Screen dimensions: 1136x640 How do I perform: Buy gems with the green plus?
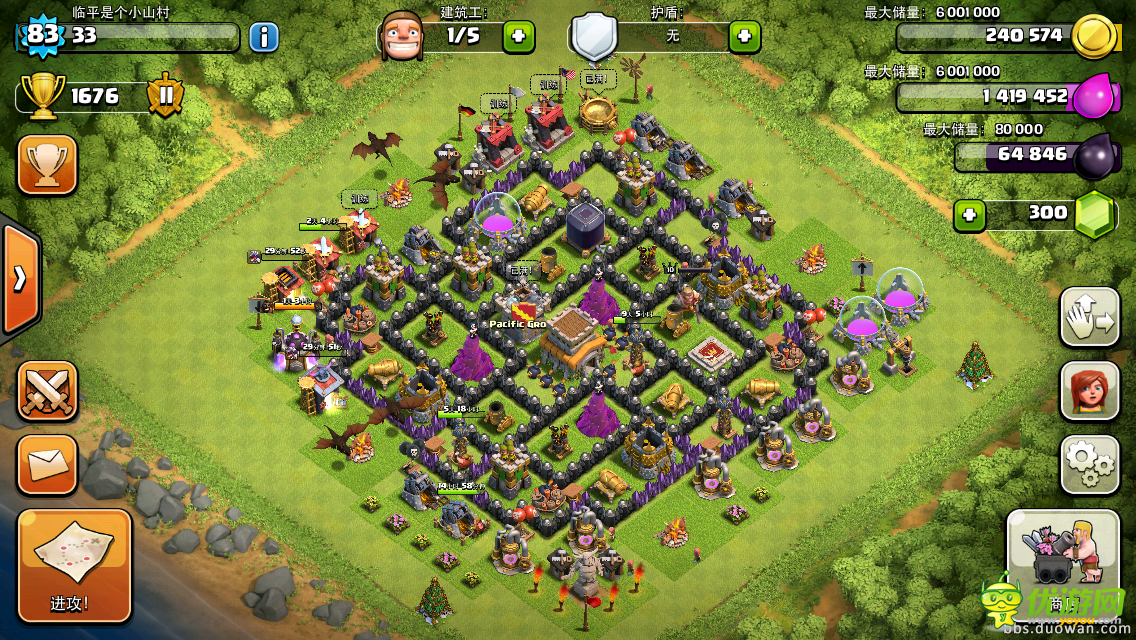point(968,214)
